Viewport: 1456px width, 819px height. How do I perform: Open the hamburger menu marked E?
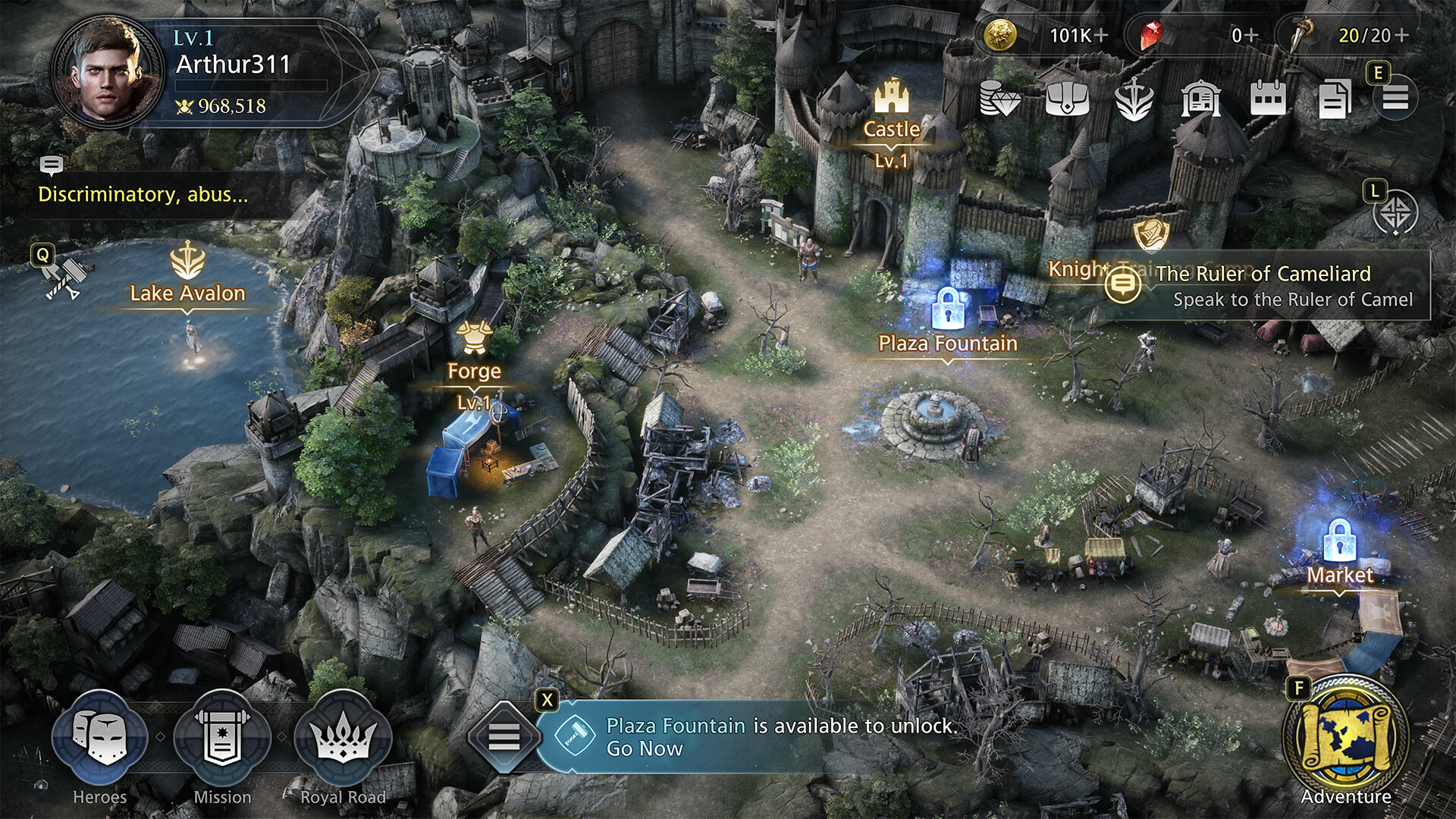tap(1394, 99)
